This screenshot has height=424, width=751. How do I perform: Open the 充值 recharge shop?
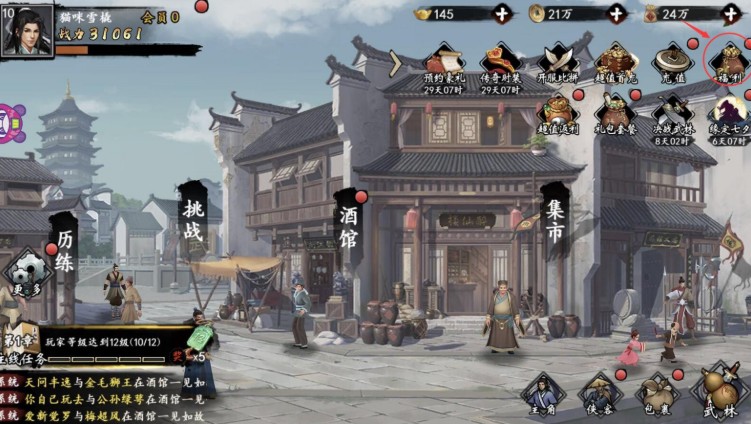pyautogui.click(x=673, y=64)
